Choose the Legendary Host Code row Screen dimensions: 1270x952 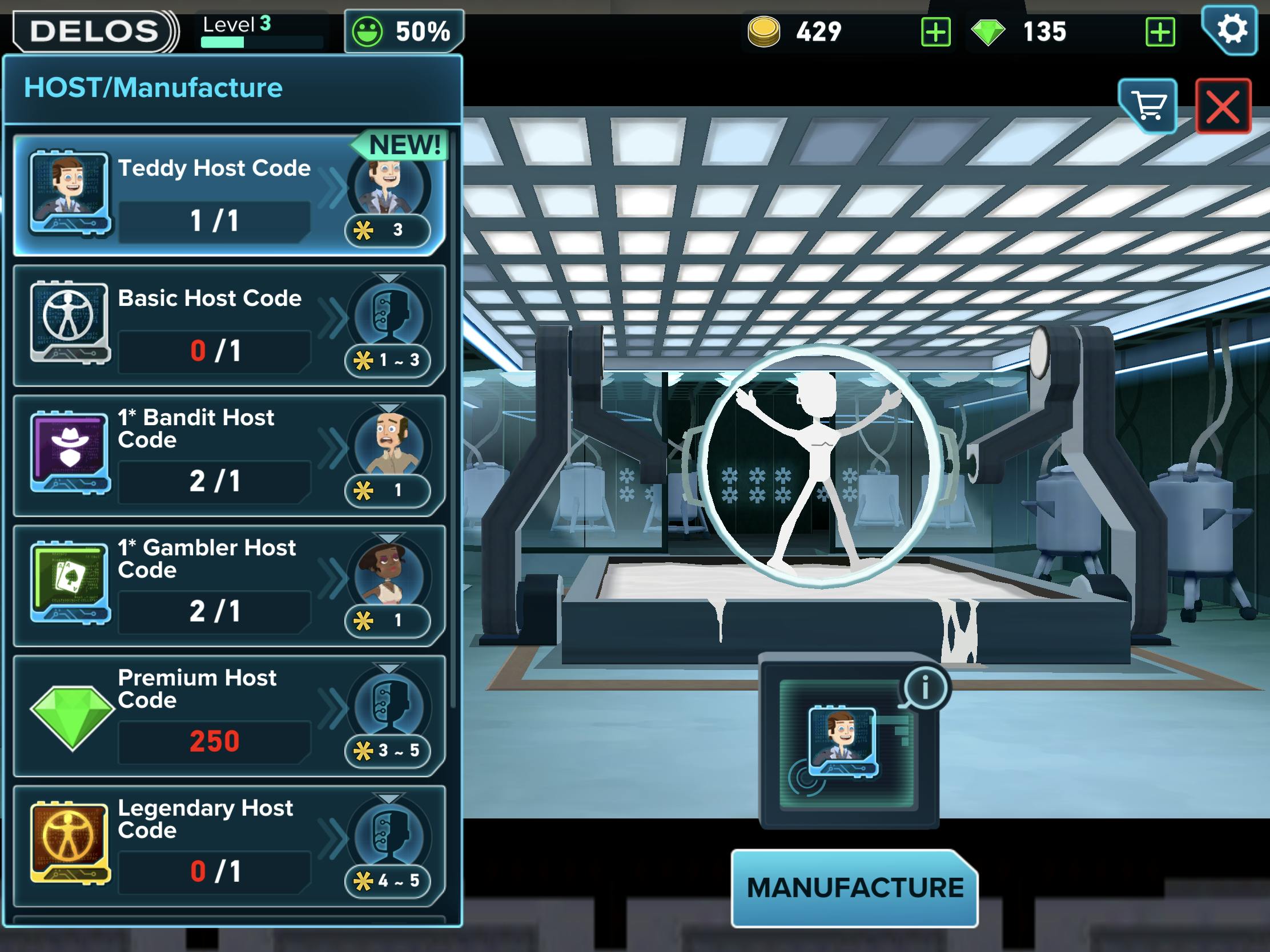pos(228,846)
